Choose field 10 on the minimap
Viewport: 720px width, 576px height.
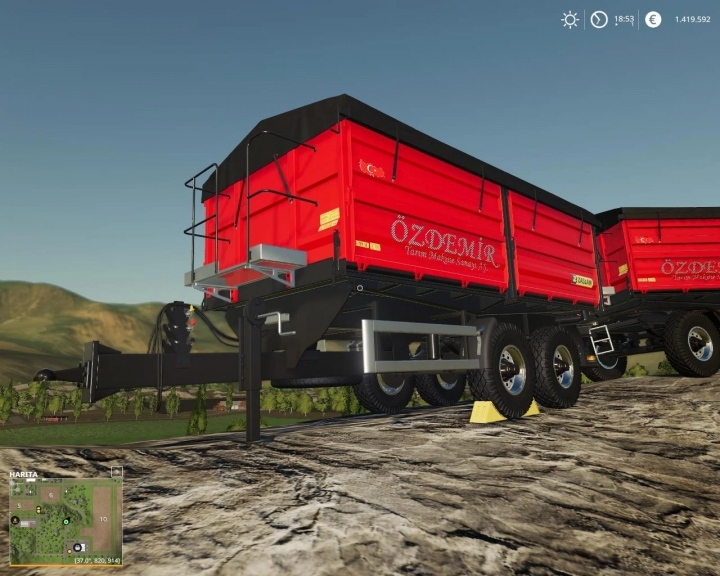pyautogui.click(x=103, y=519)
